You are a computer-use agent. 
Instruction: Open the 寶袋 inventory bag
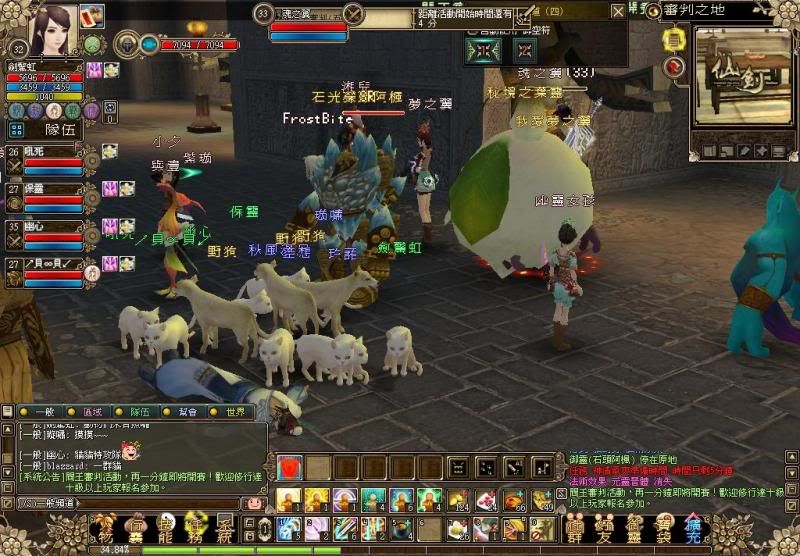(664, 527)
